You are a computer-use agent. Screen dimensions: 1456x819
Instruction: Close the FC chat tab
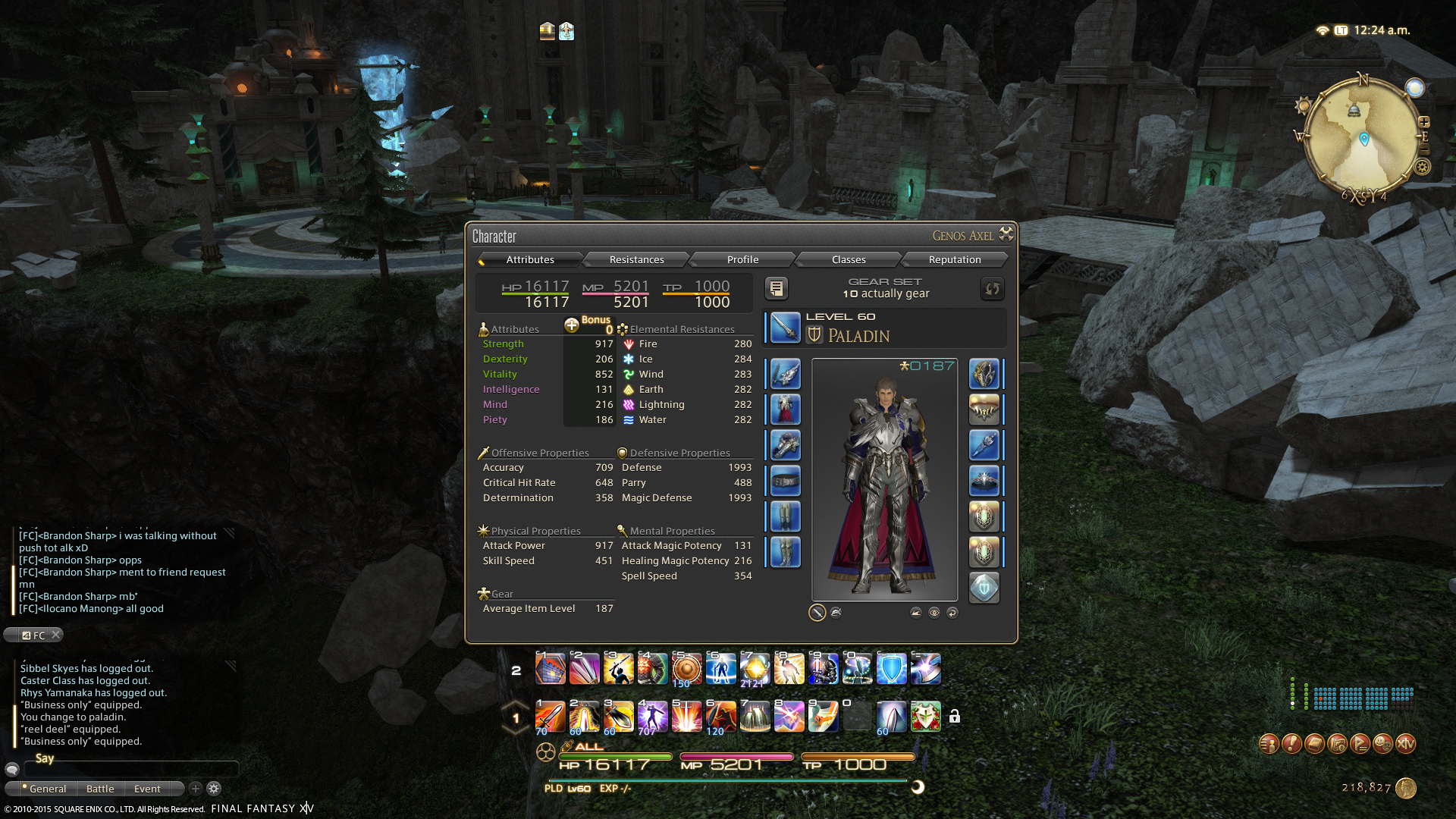point(56,635)
